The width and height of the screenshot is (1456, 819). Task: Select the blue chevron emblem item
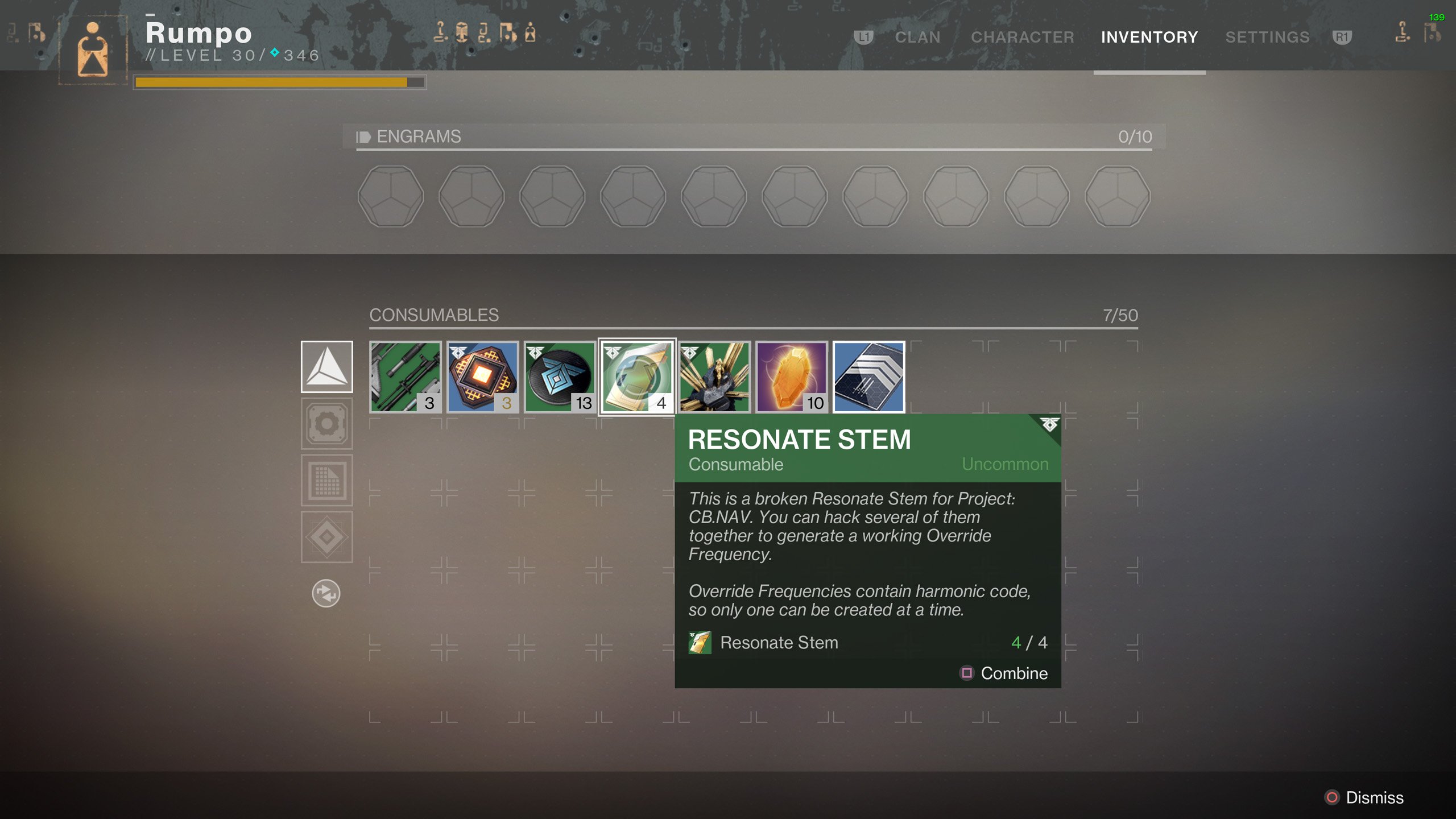868,377
